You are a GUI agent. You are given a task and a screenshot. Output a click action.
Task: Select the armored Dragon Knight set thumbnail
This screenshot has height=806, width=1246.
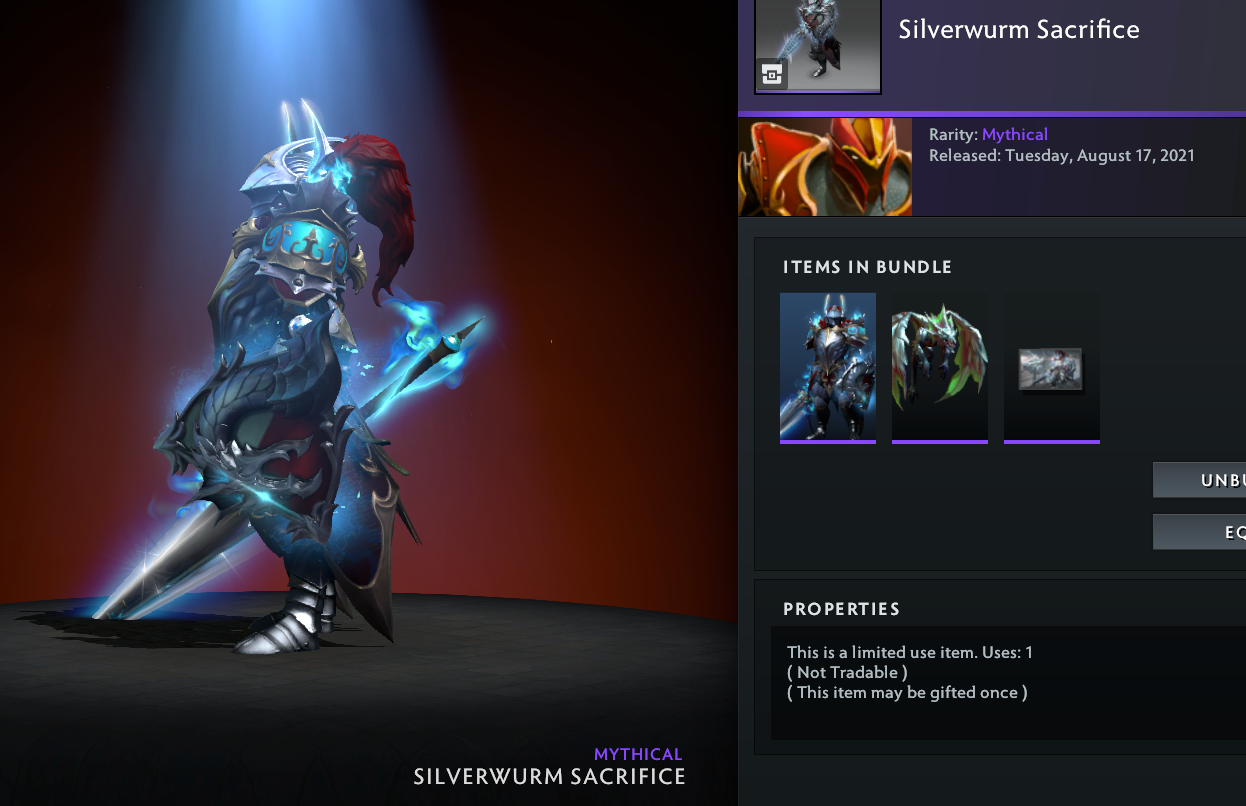point(828,366)
